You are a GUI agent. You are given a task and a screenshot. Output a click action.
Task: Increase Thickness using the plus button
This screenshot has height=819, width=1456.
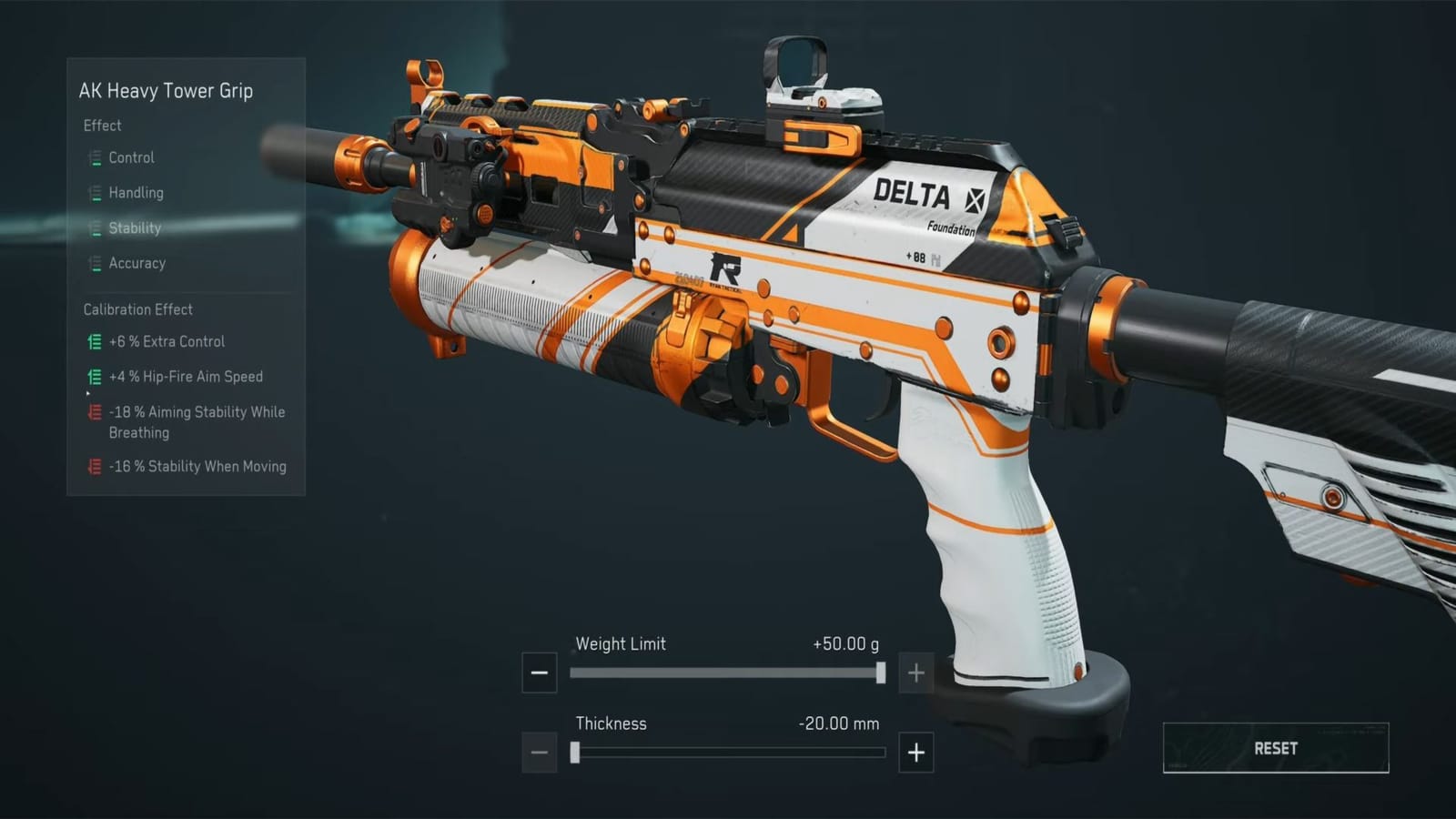click(x=917, y=752)
